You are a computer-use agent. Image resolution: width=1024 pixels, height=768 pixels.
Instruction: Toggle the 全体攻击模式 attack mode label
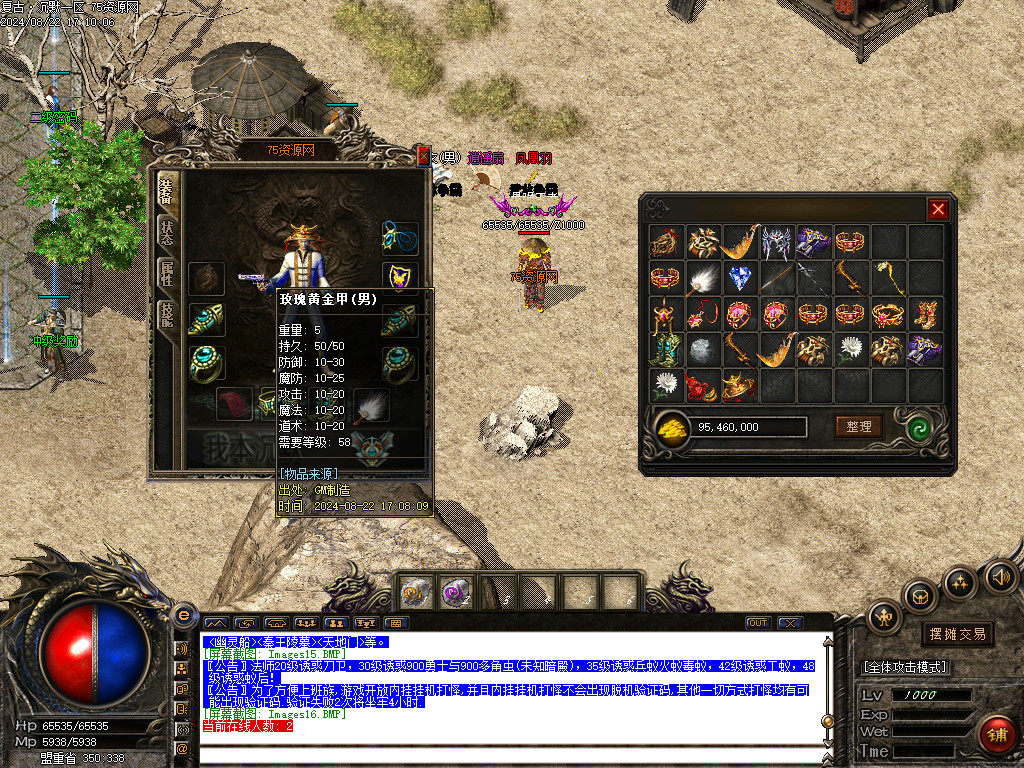[x=905, y=667]
